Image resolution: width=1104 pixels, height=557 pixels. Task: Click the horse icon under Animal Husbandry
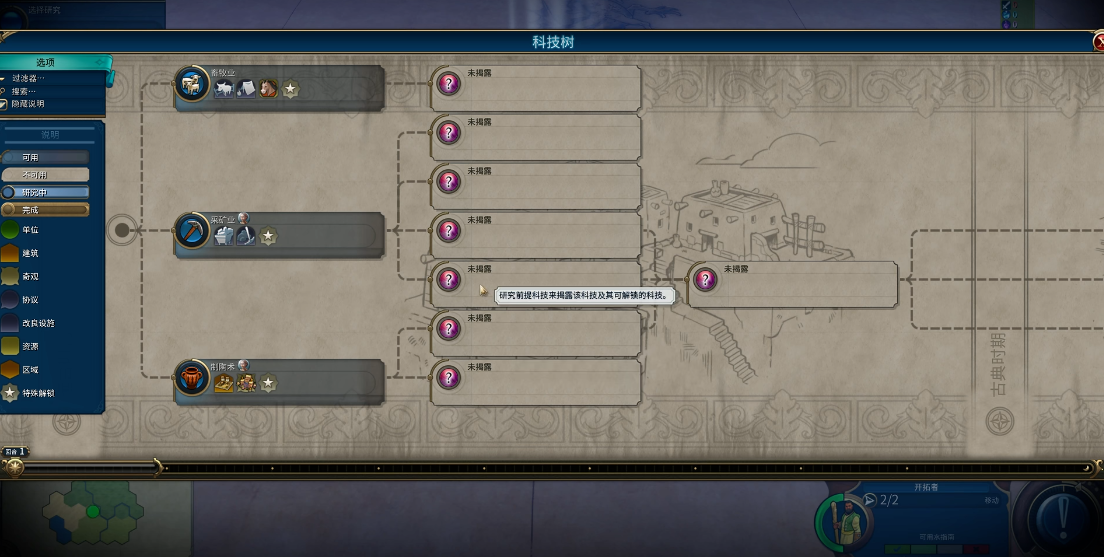coord(268,89)
